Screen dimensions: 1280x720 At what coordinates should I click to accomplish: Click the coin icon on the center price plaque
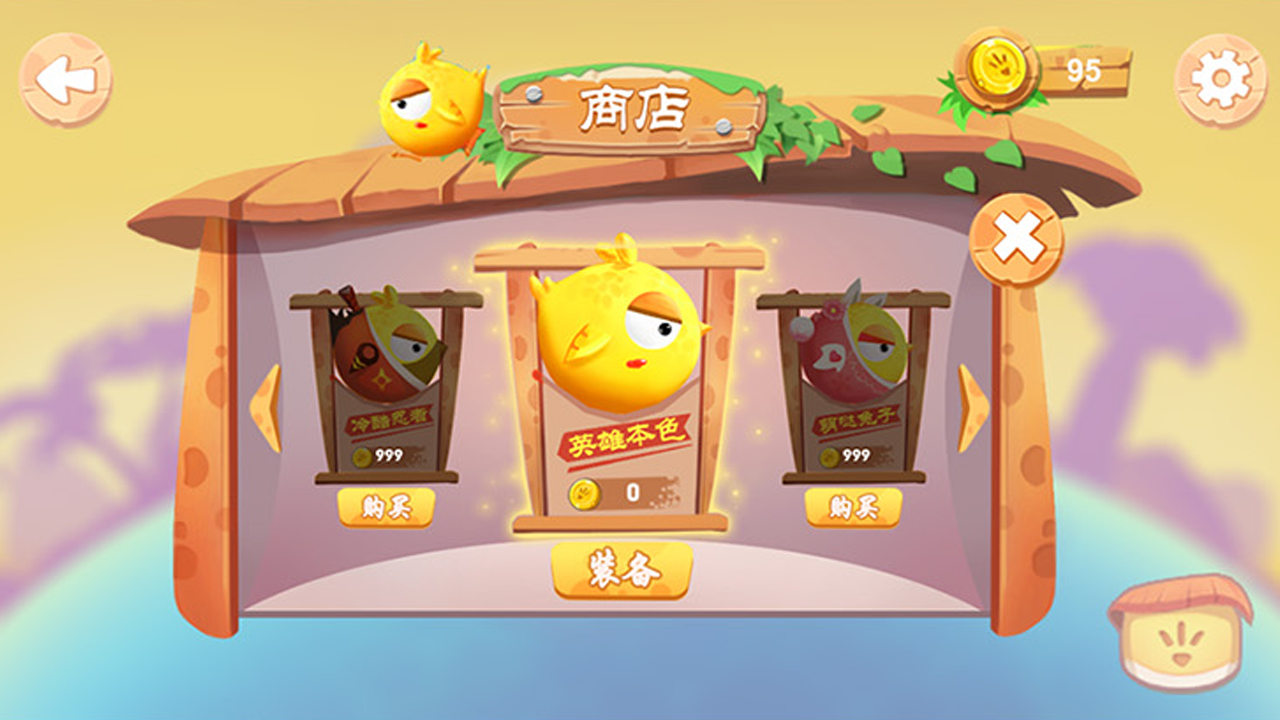coord(583,491)
